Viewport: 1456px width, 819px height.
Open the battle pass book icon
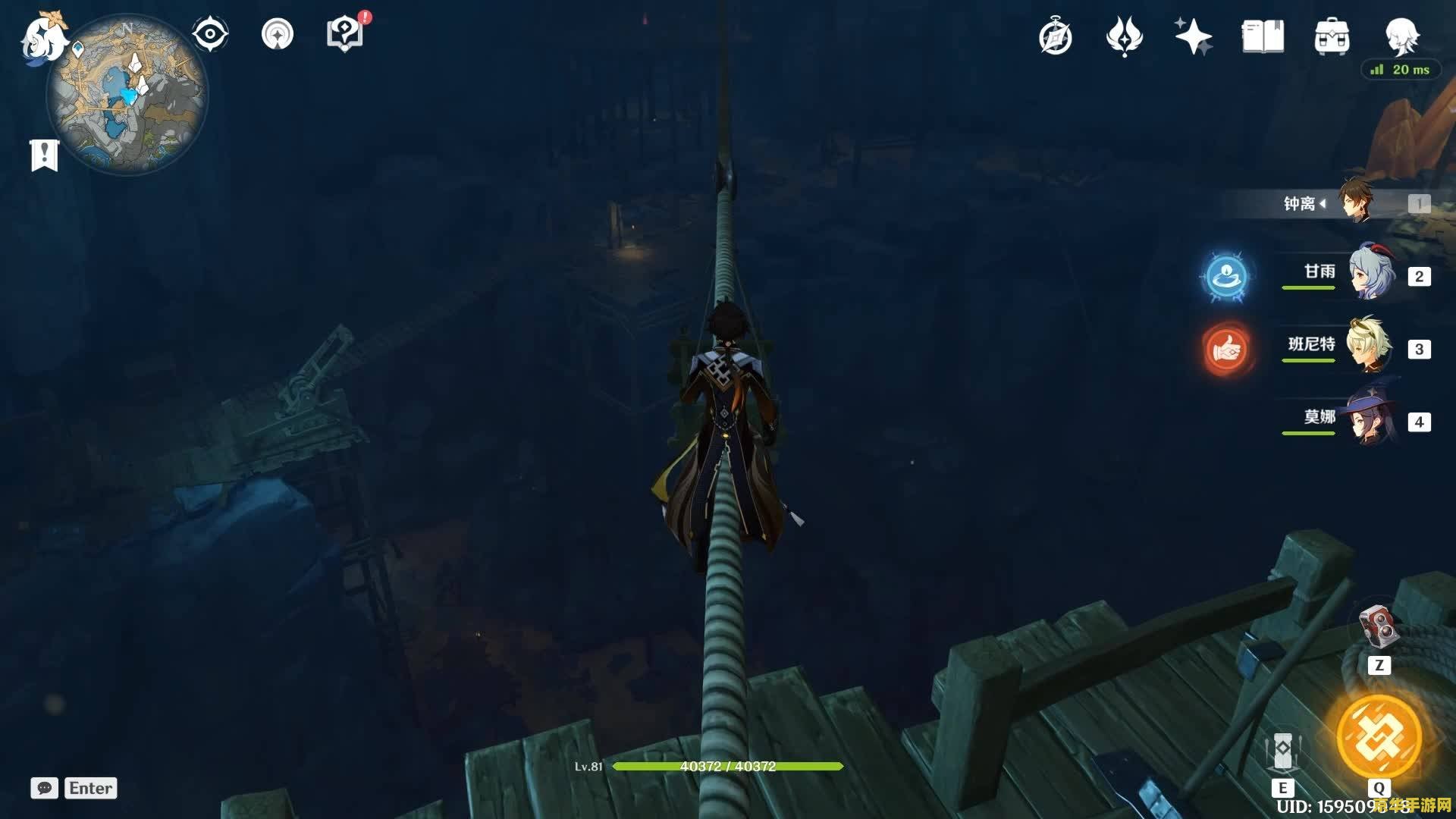pyautogui.click(x=1263, y=36)
